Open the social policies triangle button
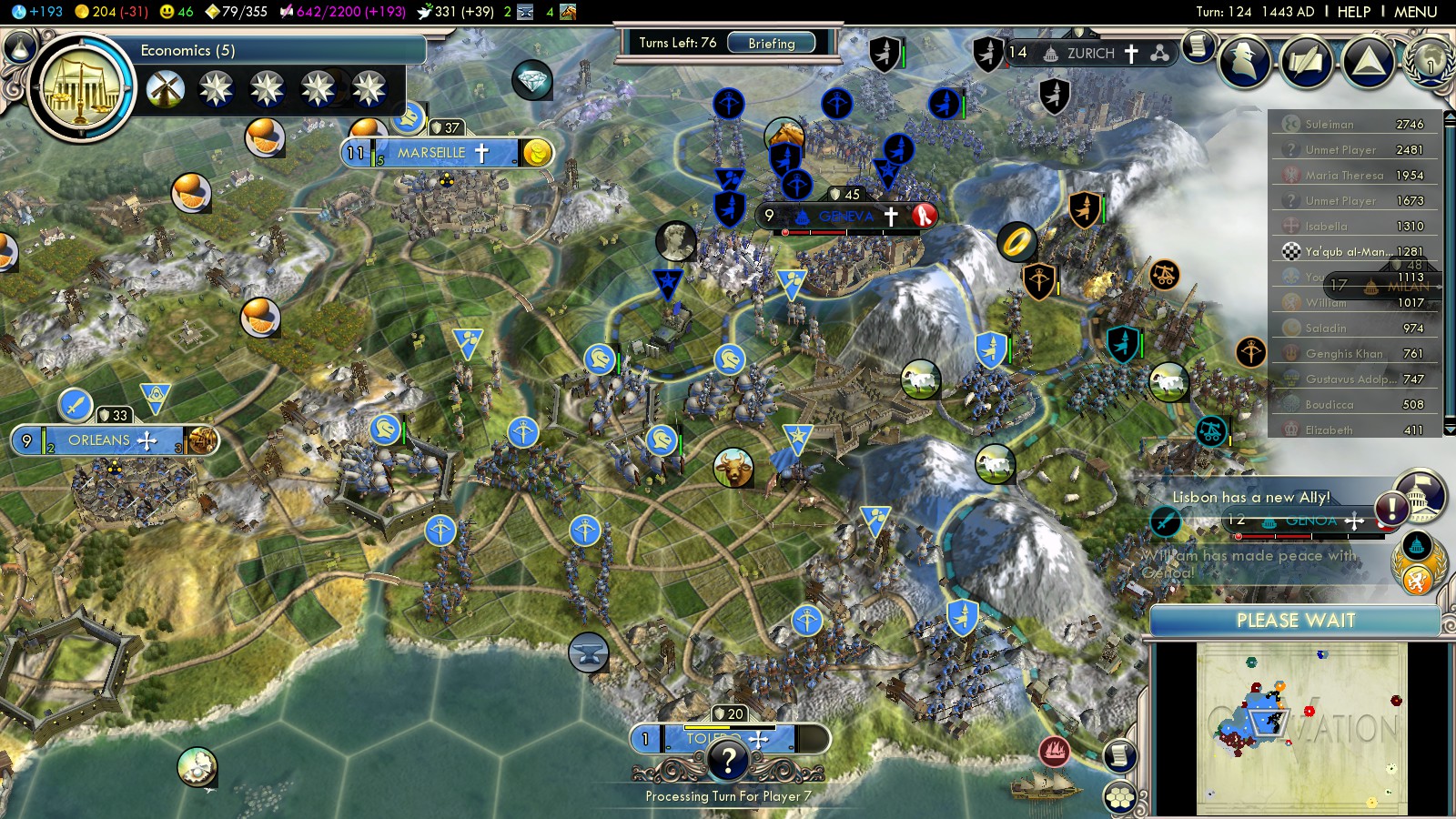Image resolution: width=1456 pixels, height=819 pixels. tap(1368, 62)
